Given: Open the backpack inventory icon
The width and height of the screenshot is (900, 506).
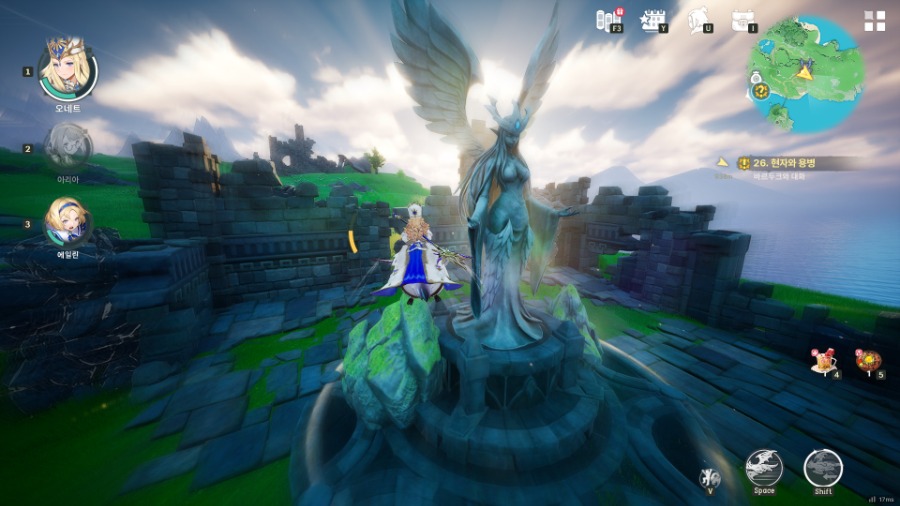Looking at the screenshot, I should pyautogui.click(x=741, y=19).
